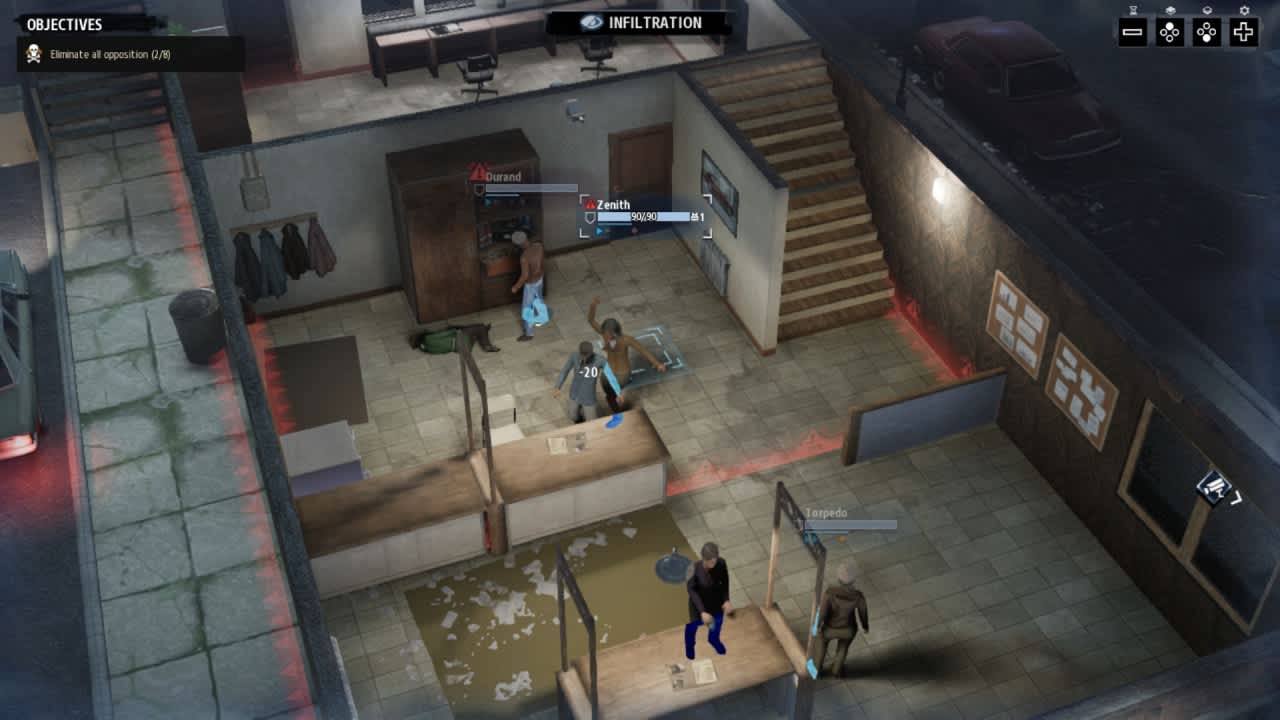Screen dimensions: 1280x720
Task: Select the red faction emblem beside Zenith's name
Action: [x=589, y=203]
